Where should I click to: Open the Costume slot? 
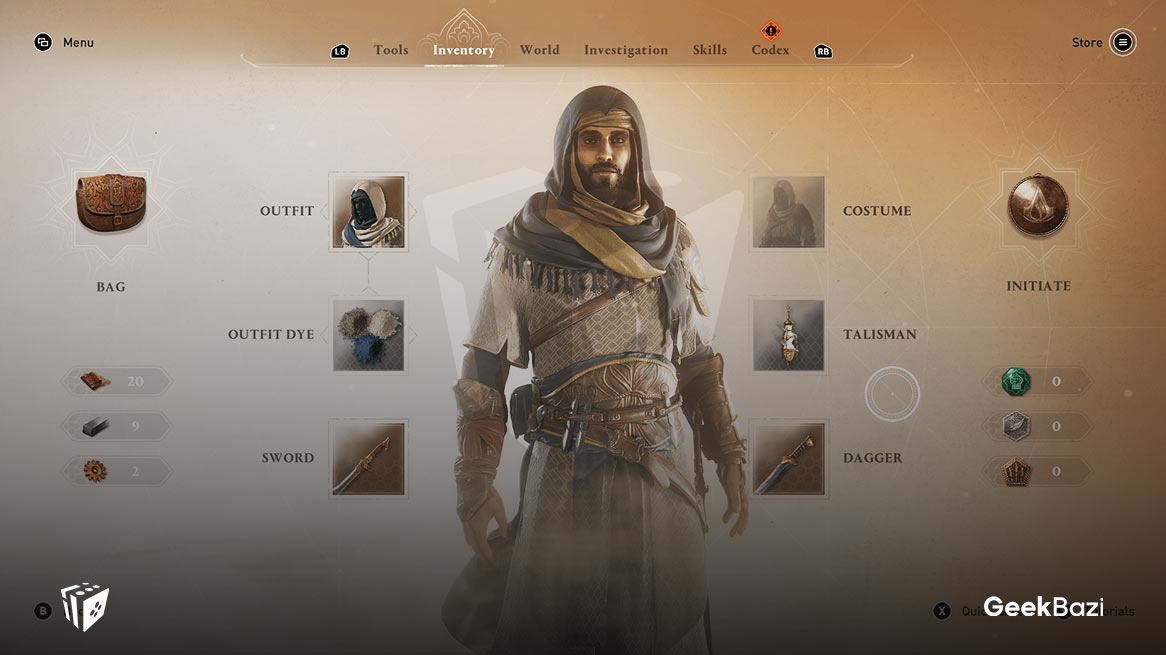pyautogui.click(x=789, y=211)
